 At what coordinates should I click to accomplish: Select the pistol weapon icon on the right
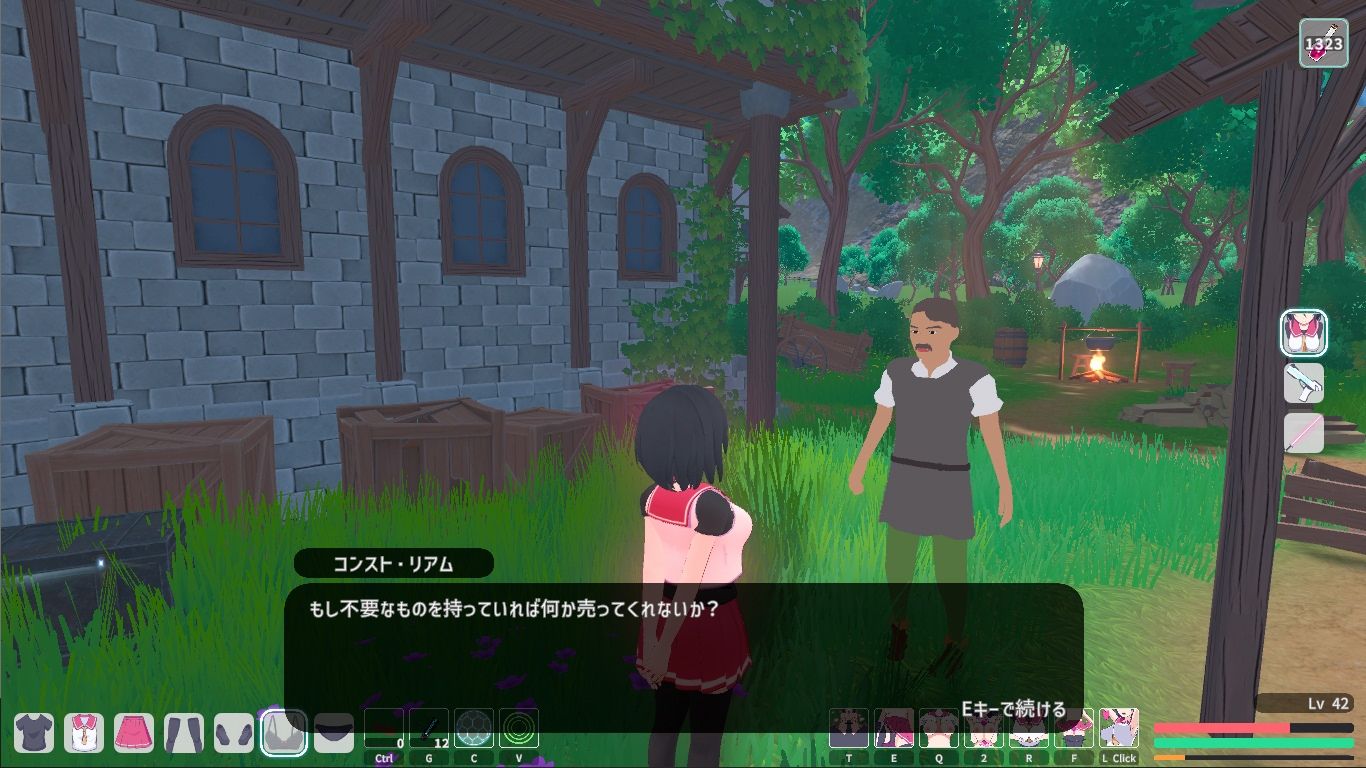click(1304, 384)
